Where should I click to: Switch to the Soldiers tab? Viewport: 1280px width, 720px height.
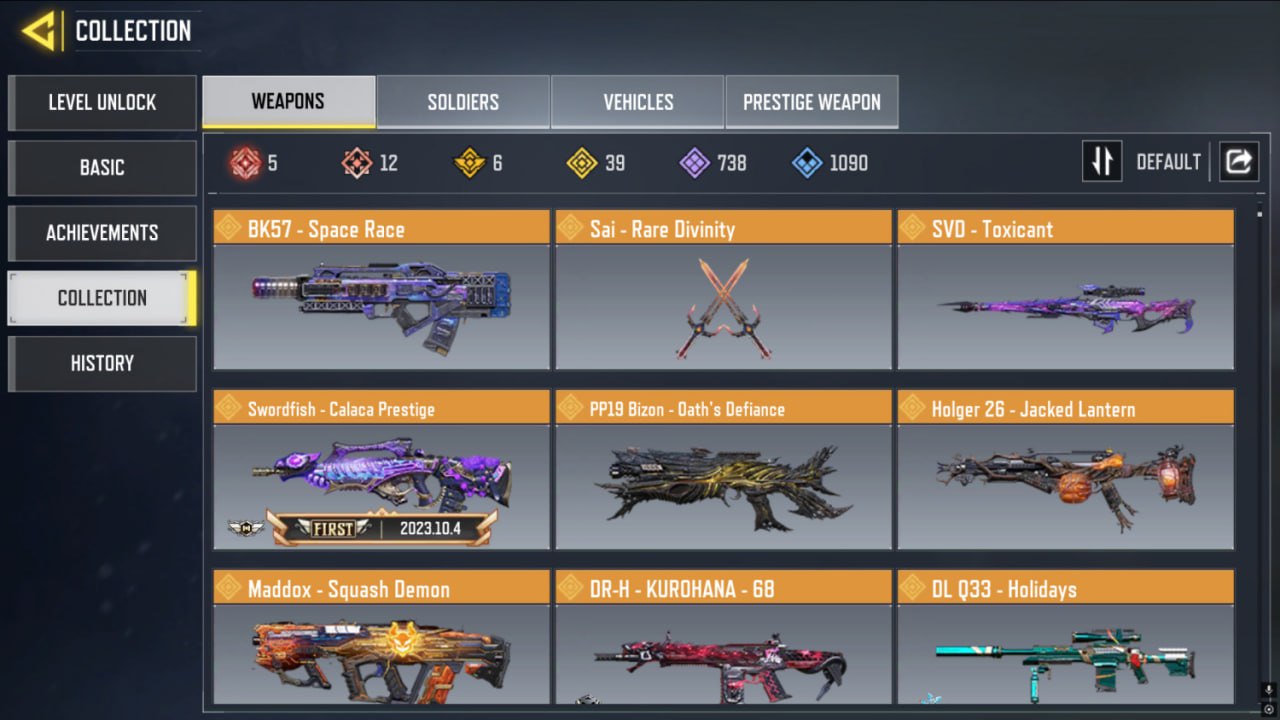[463, 102]
